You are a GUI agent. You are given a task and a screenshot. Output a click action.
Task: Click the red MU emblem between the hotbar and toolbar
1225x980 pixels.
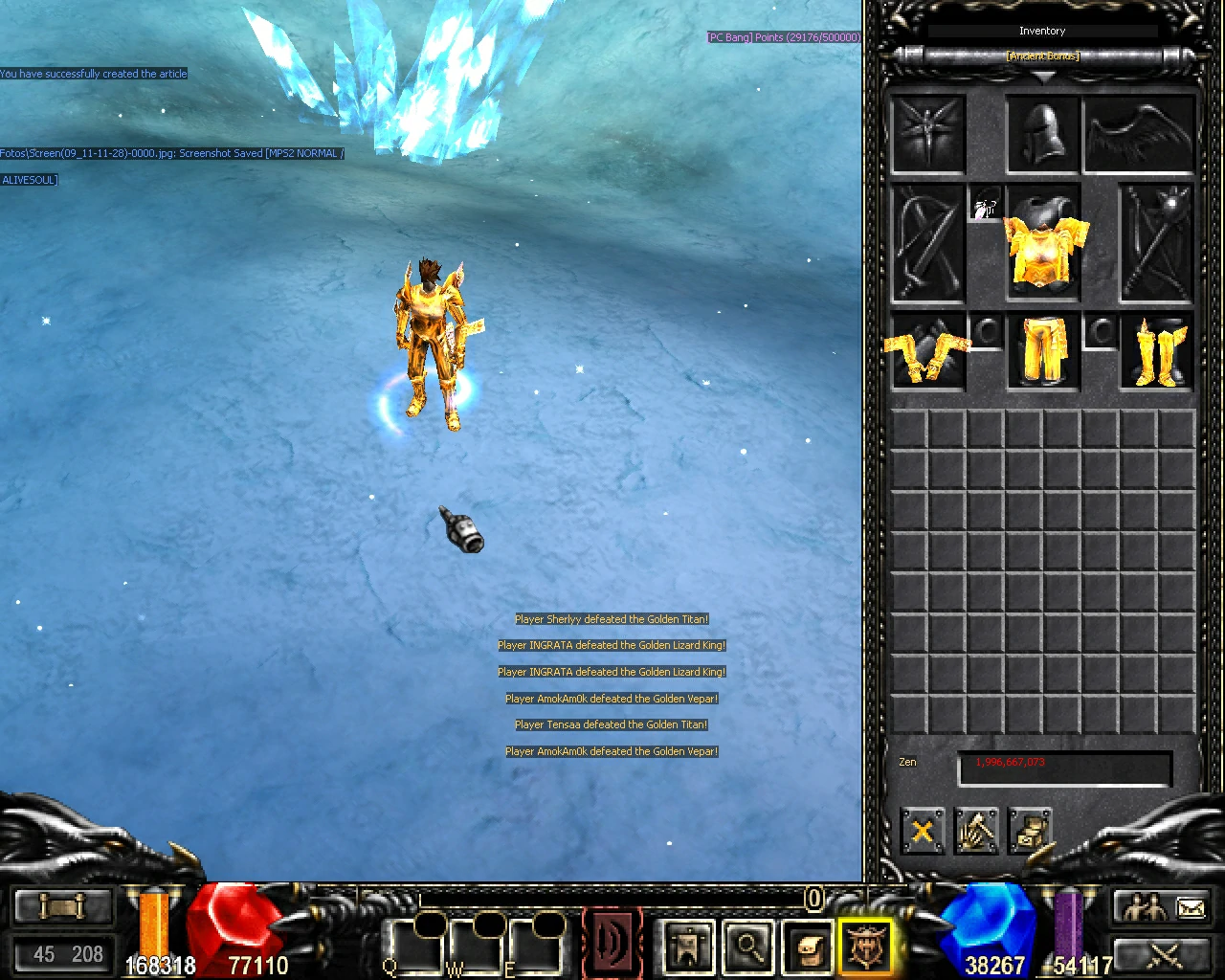(x=612, y=941)
